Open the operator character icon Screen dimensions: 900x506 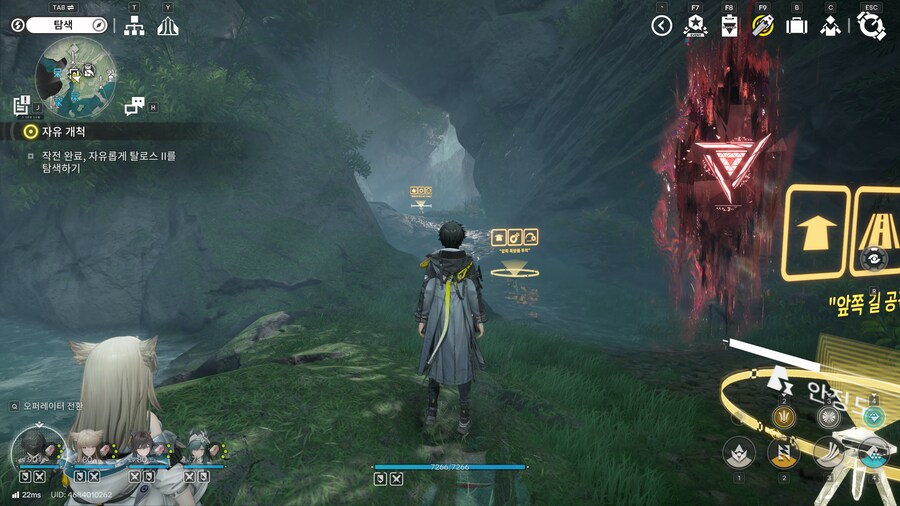pos(830,26)
